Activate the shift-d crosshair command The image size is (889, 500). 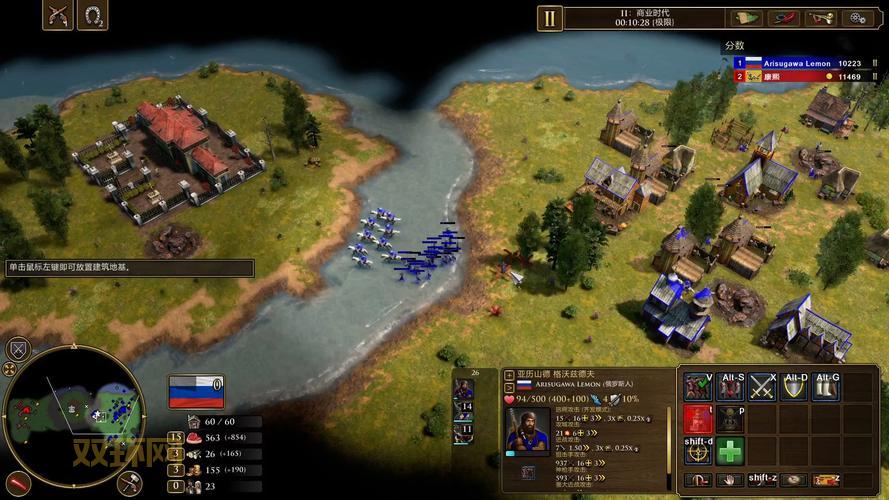click(x=698, y=450)
